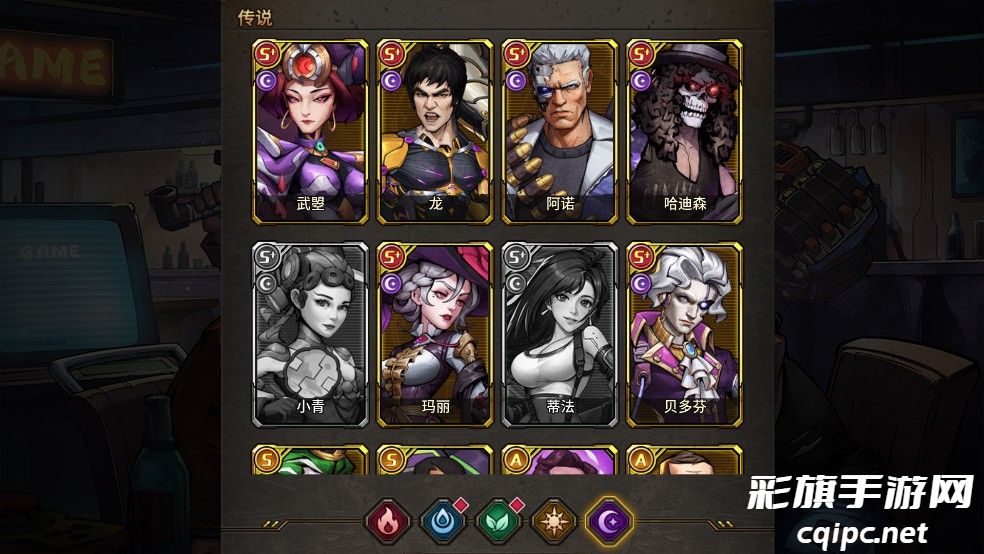This screenshot has height=554, width=984.
Task: View the greyed-out 小青 hero card
Action: pos(311,333)
